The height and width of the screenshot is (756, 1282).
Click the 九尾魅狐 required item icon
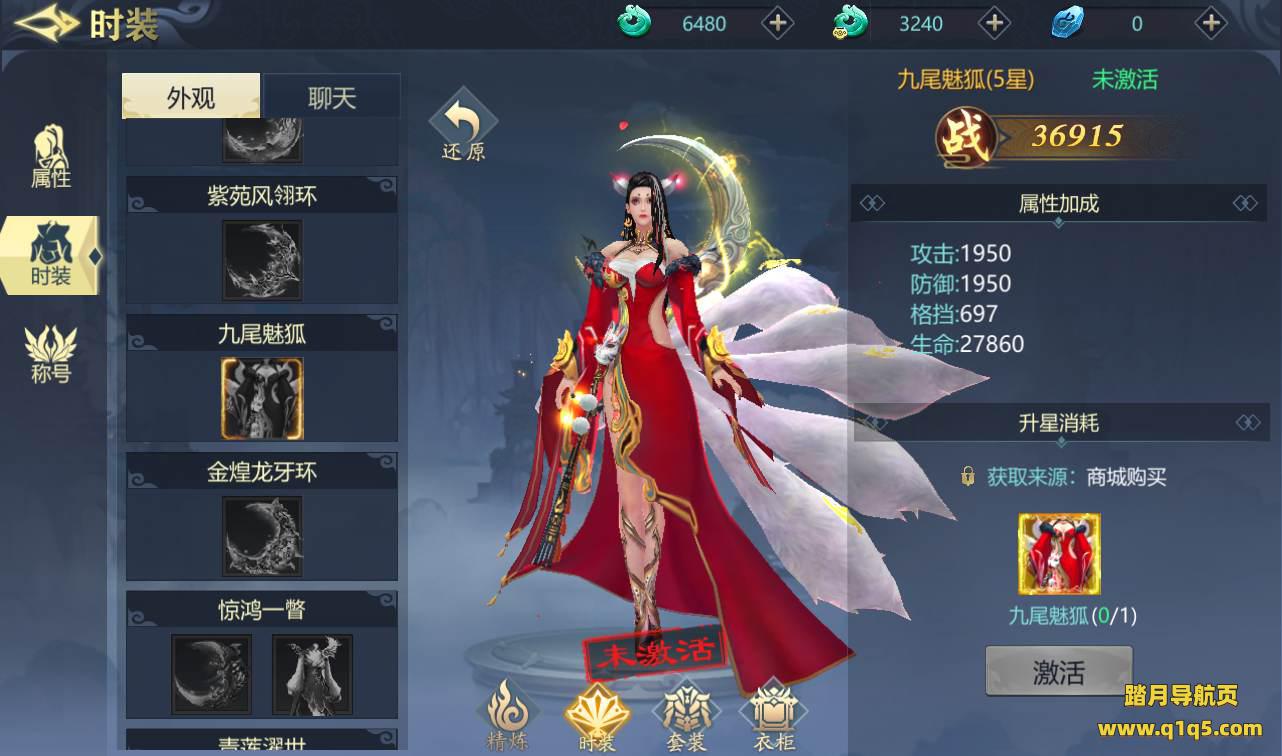point(1058,554)
